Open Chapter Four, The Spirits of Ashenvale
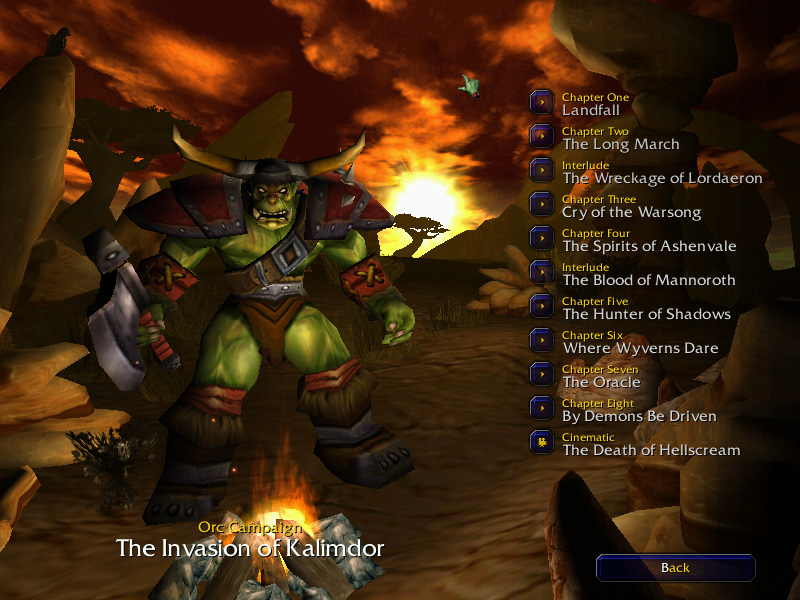Screen dimensions: 800x600 coord(542,238)
